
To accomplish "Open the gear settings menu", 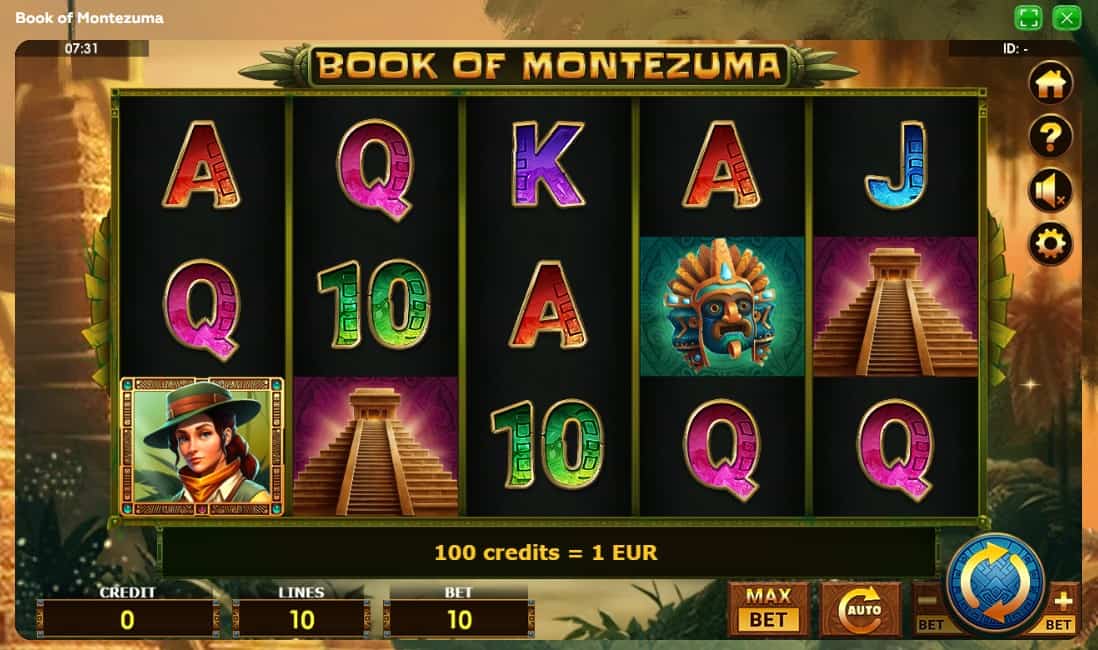I will click(1050, 243).
